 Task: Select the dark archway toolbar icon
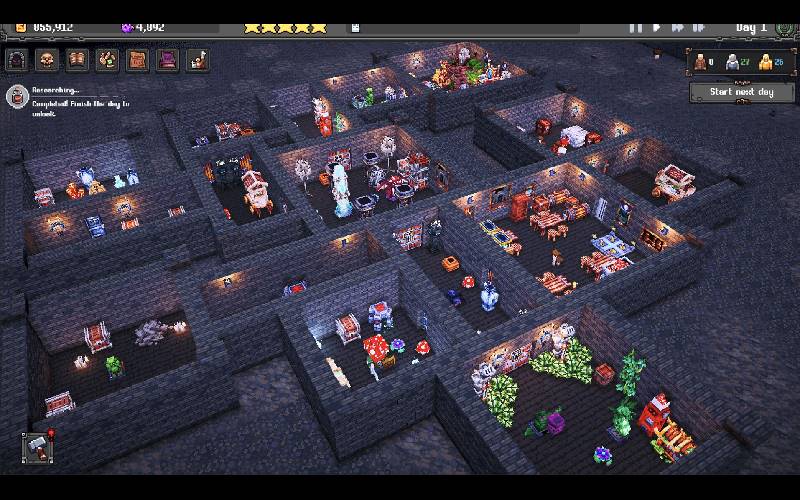point(17,60)
